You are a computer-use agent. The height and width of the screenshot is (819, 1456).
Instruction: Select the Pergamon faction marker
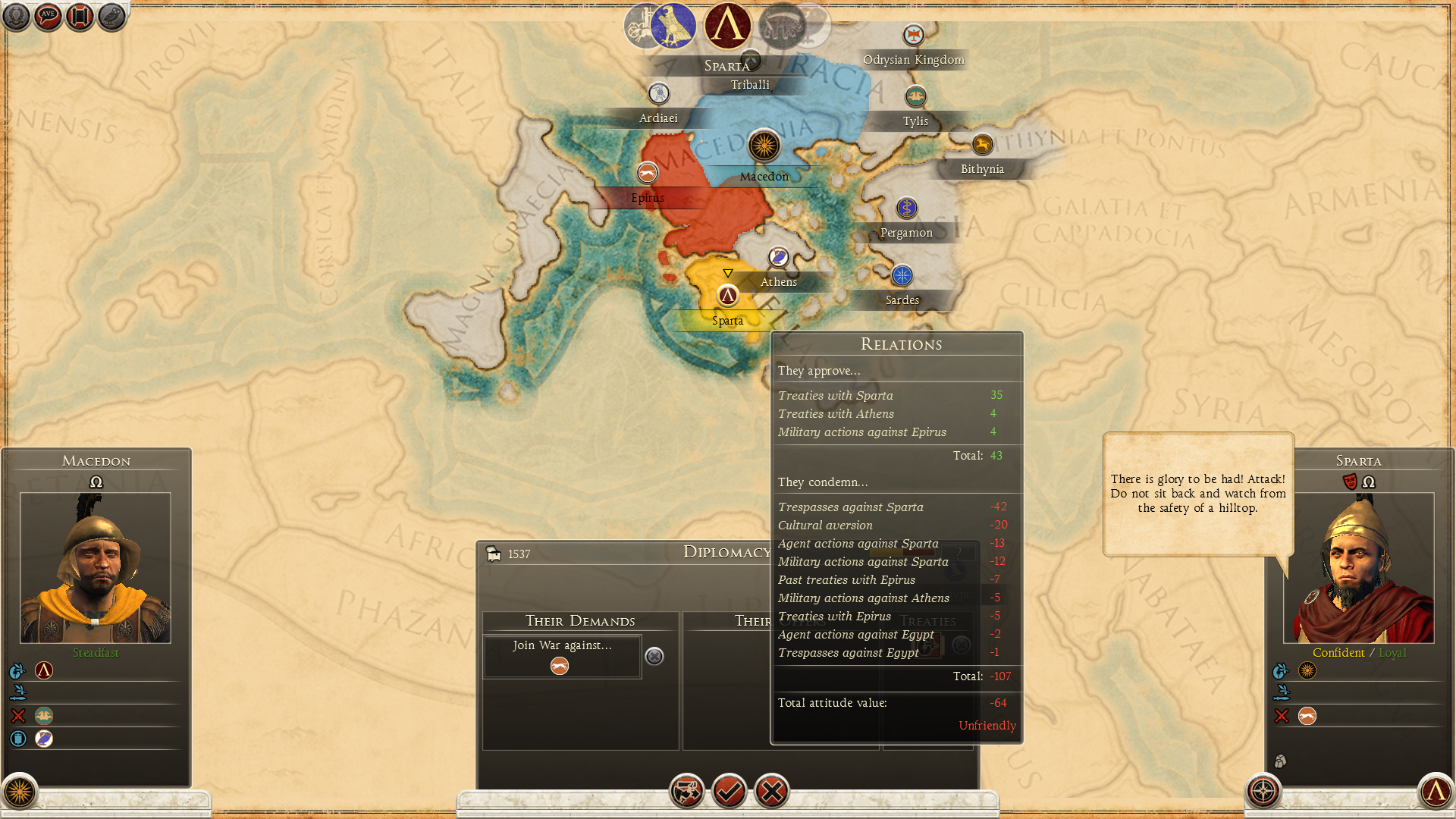pos(907,208)
